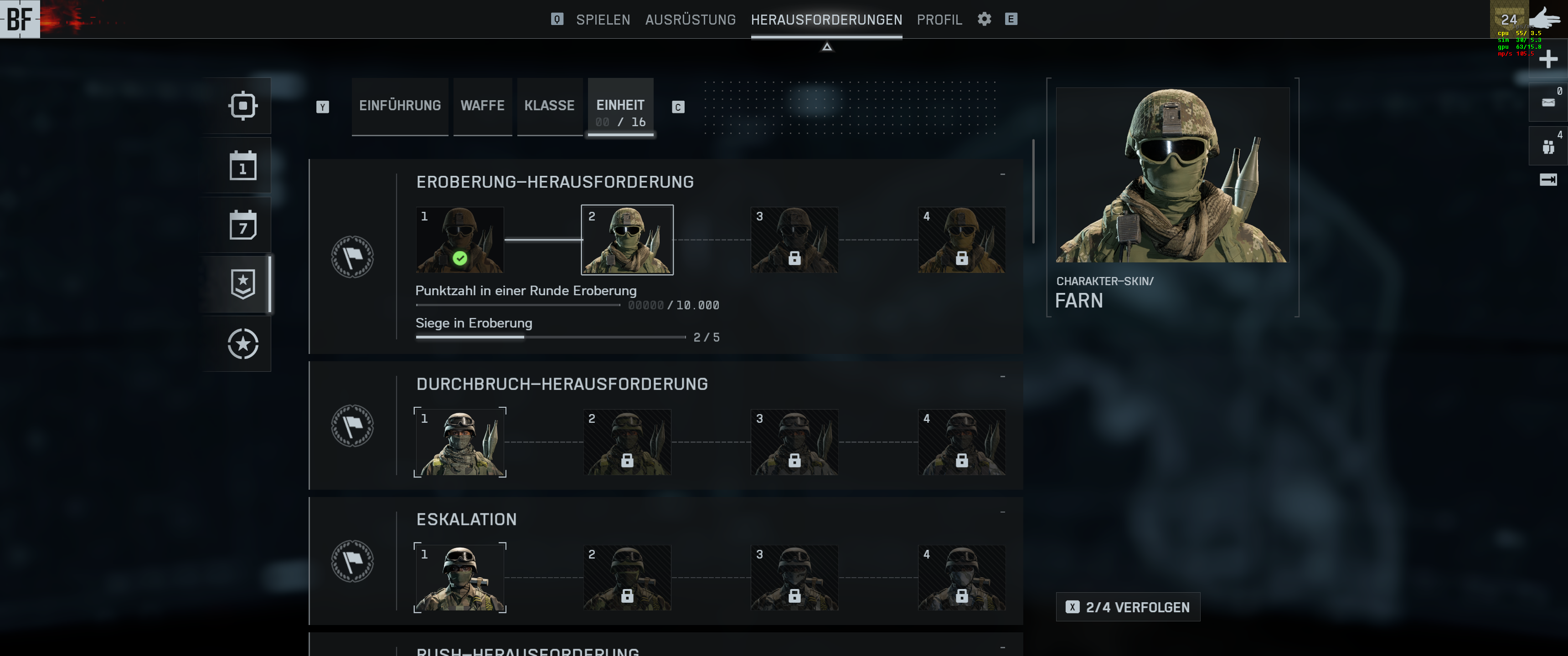Select the star badge sidebar icon
This screenshot has height=656, width=1568.
pos(243,284)
